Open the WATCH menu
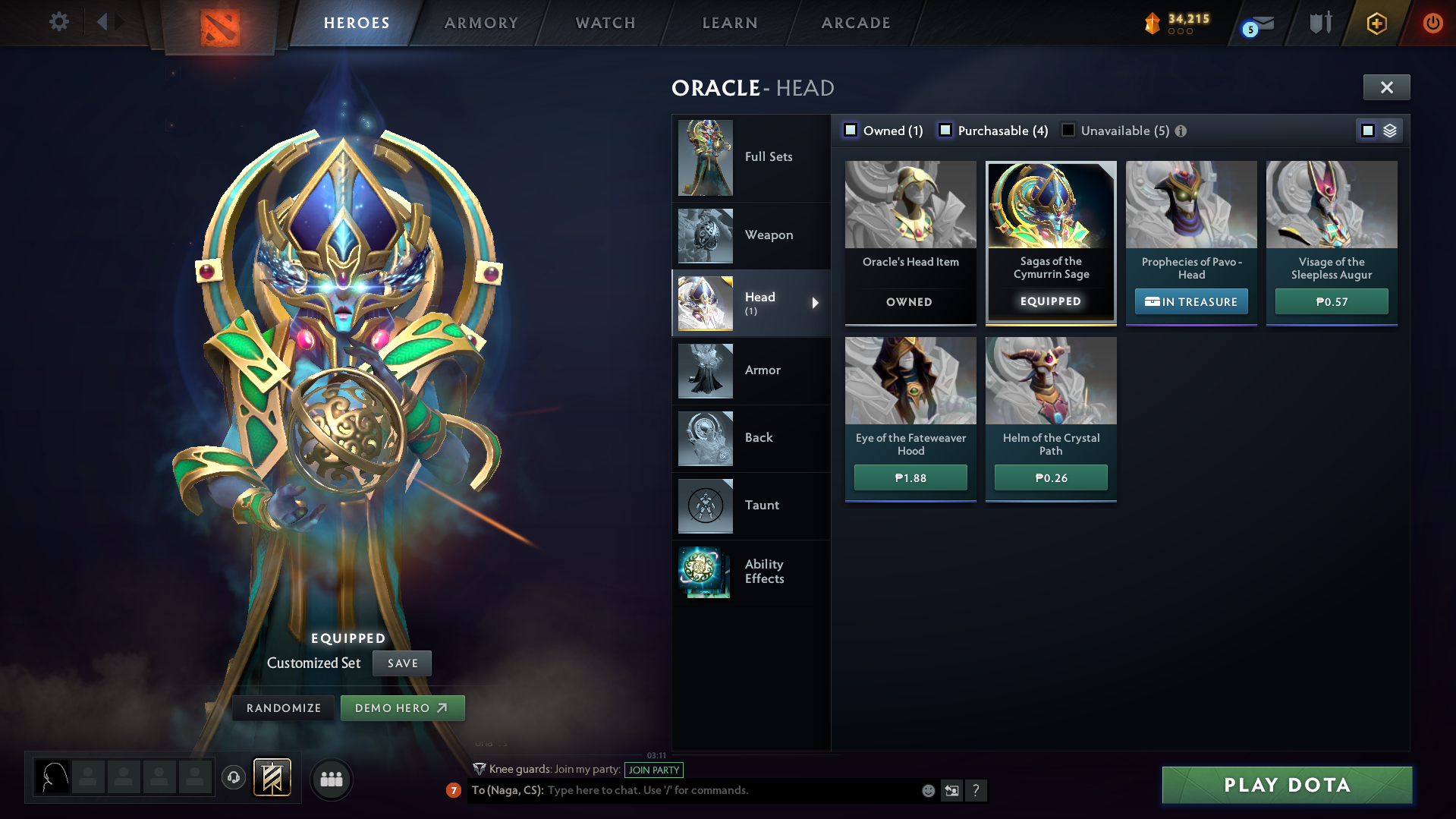 tap(605, 23)
